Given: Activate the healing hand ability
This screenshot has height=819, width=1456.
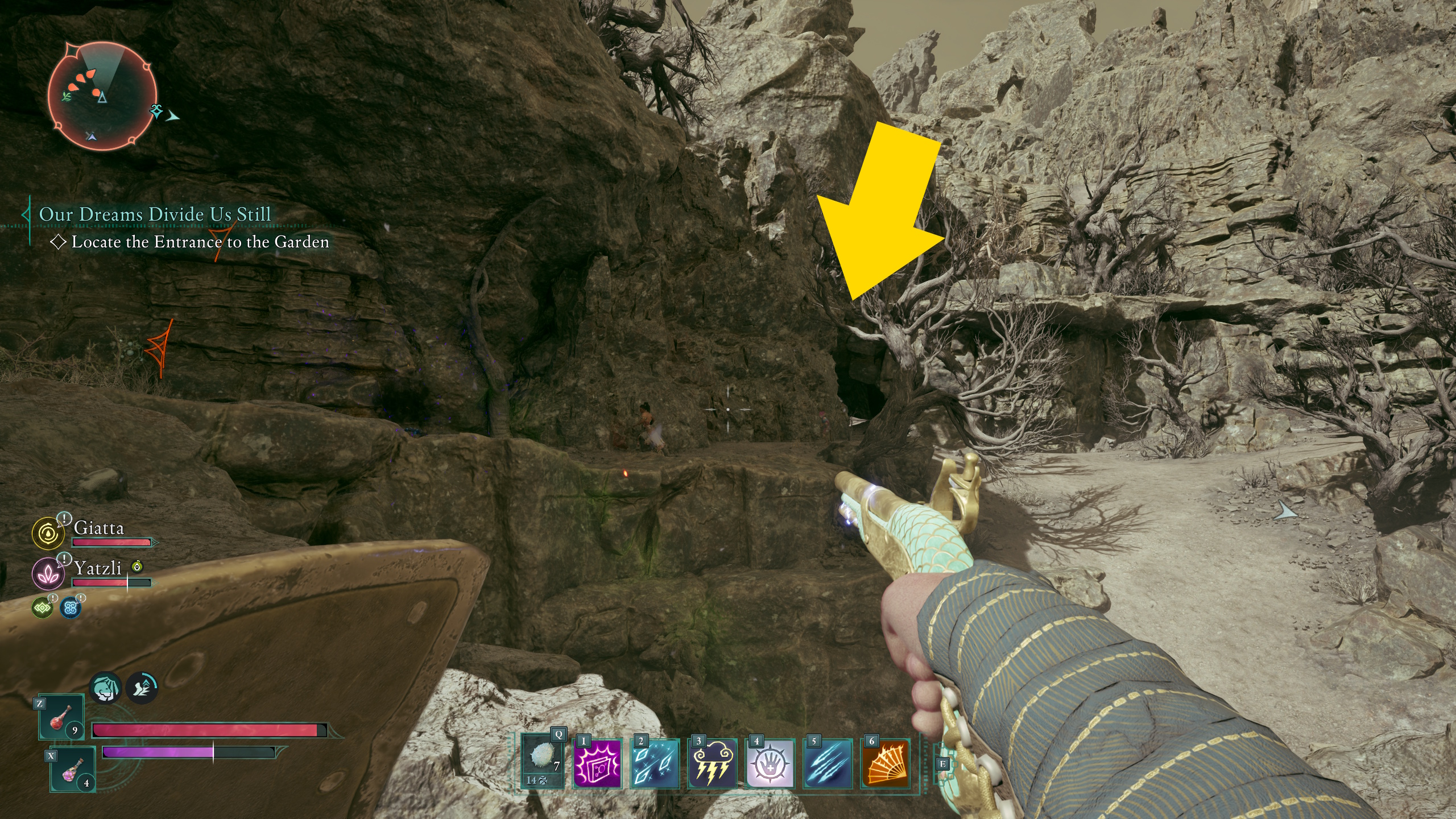Looking at the screenshot, I should [x=770, y=763].
